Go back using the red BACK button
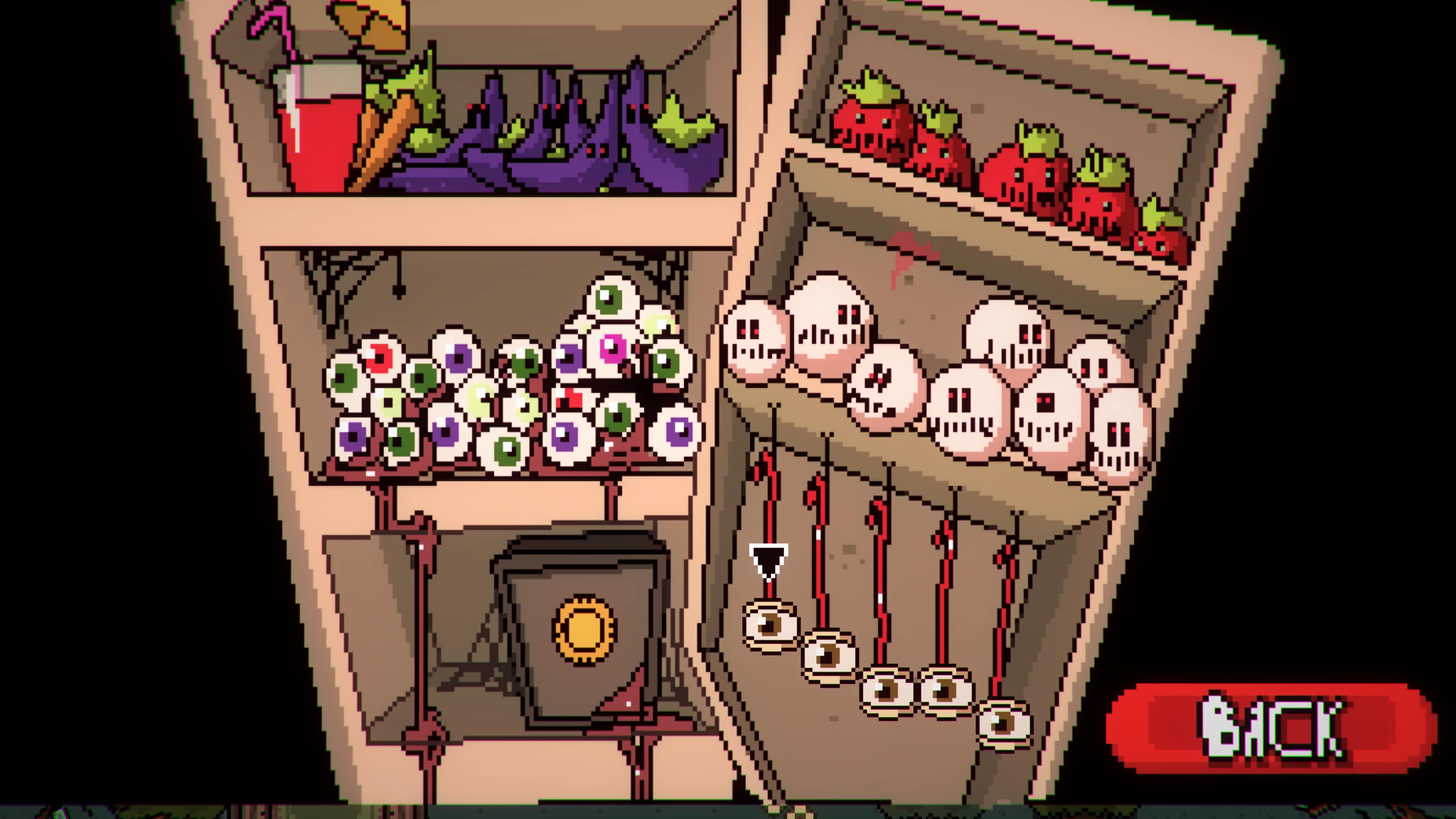The width and height of the screenshot is (1456, 819). pos(1271,728)
